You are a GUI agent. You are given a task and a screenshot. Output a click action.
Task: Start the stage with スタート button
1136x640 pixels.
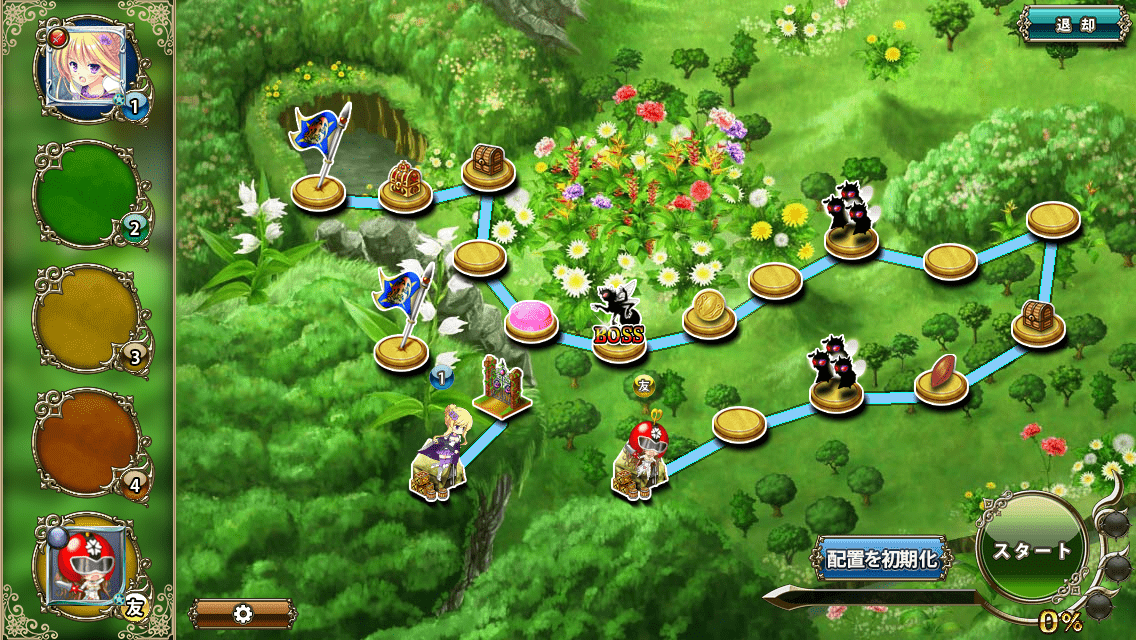(1031, 551)
